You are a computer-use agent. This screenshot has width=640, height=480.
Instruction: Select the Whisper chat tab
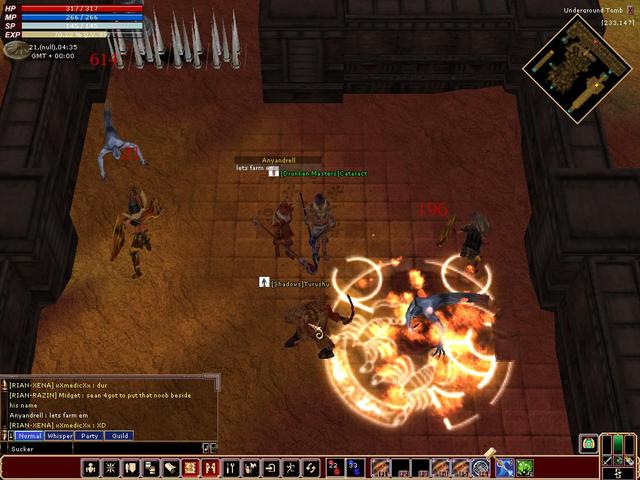tap(60, 436)
